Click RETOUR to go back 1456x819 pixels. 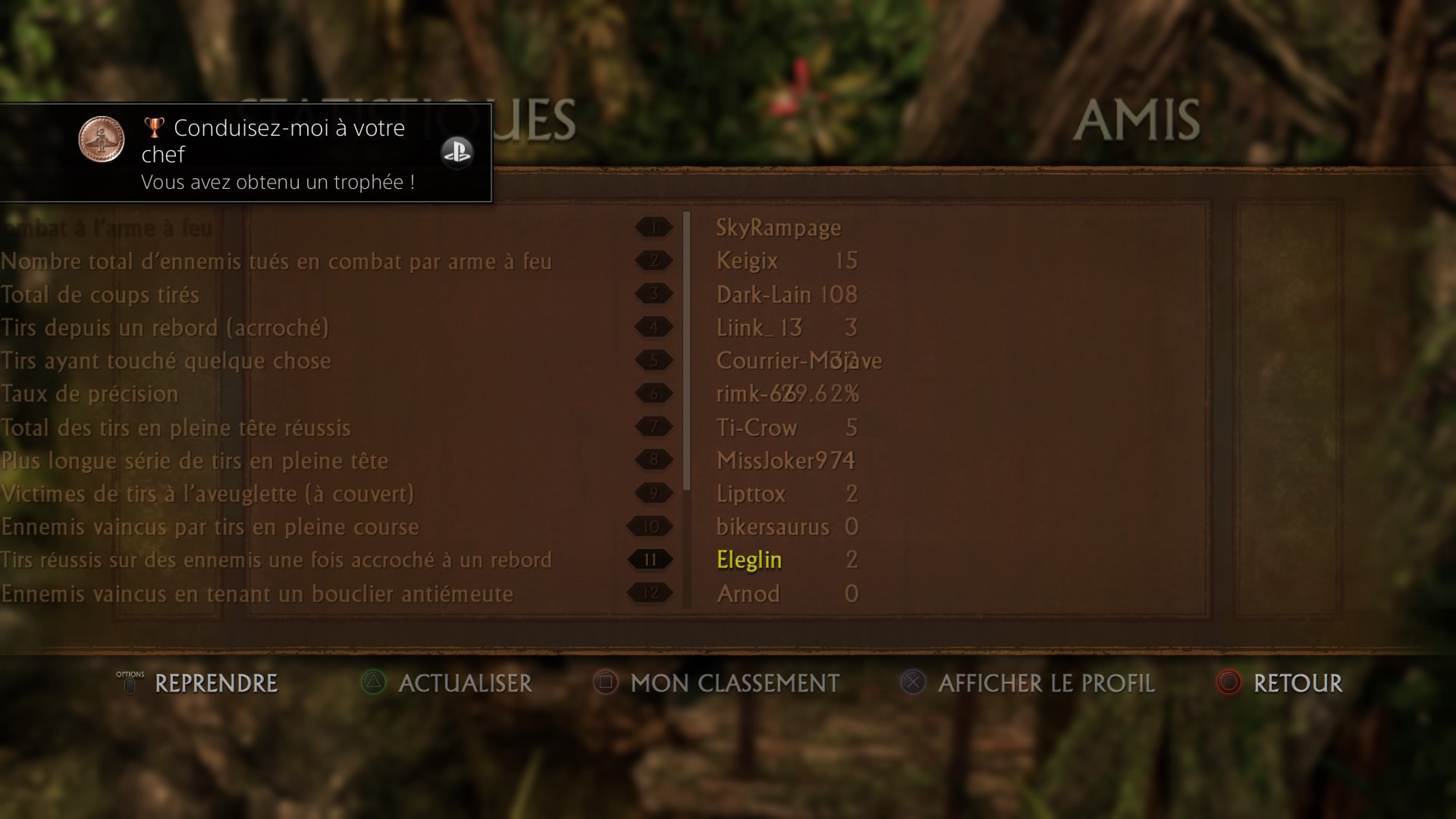1300,683
